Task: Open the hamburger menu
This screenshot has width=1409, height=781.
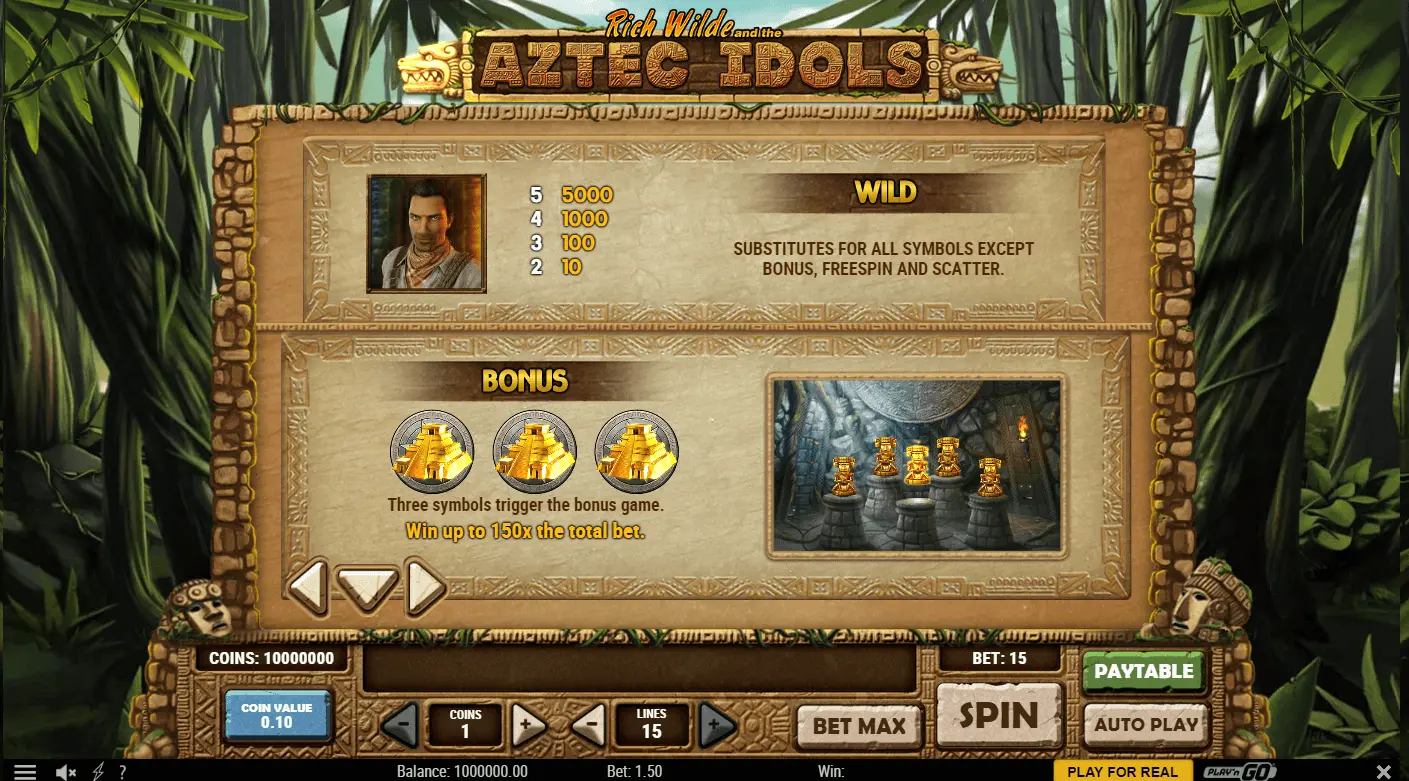Action: click(24, 771)
